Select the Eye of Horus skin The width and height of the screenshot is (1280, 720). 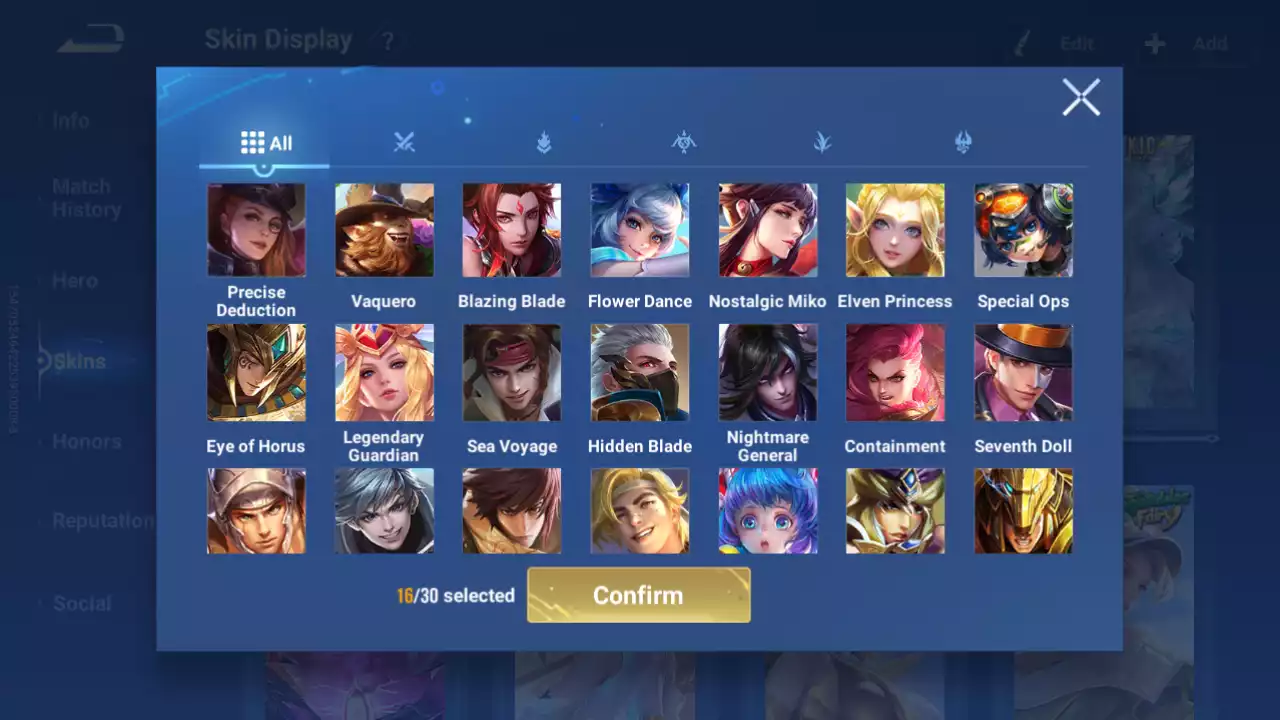click(256, 372)
